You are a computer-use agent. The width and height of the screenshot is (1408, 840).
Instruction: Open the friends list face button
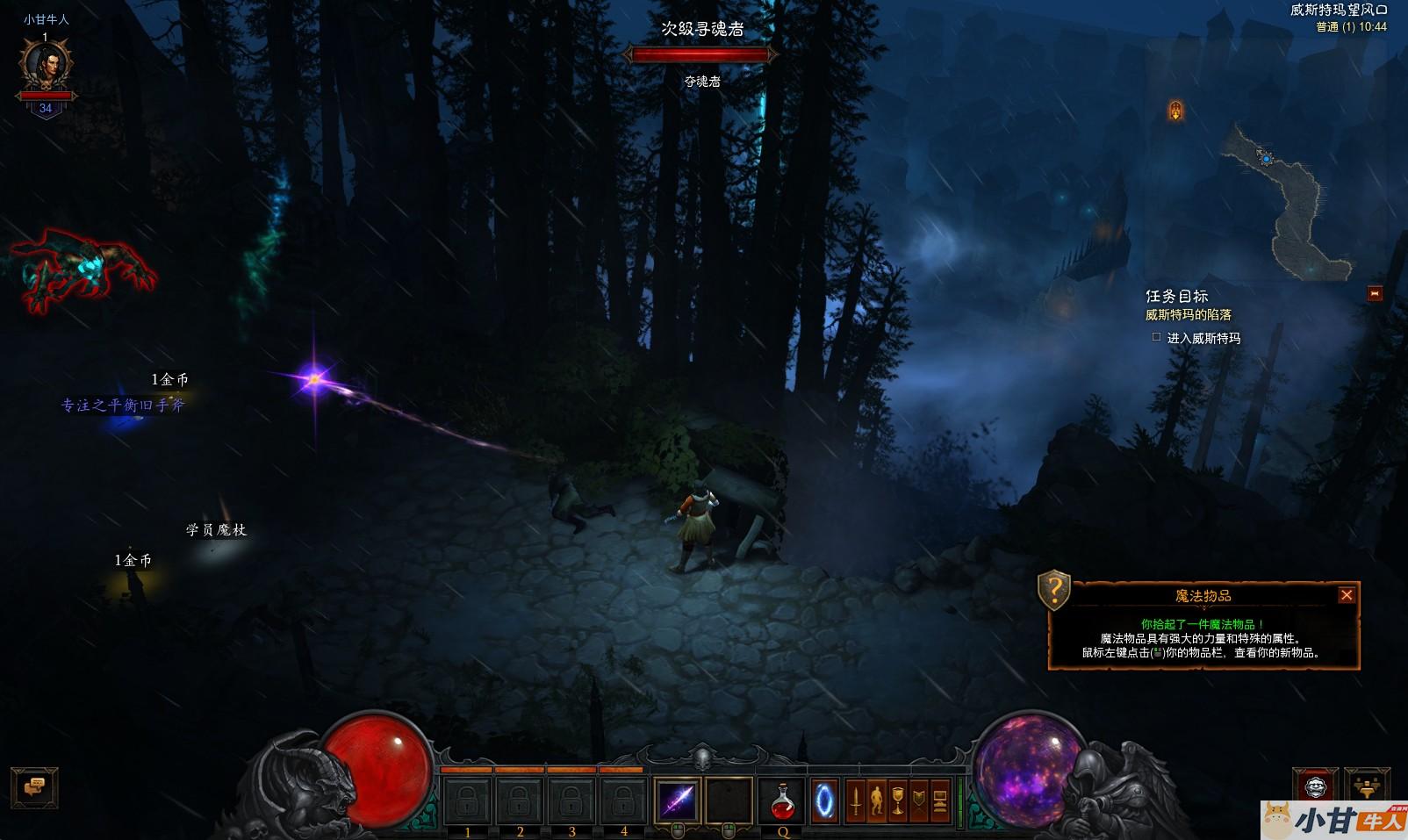1314,786
